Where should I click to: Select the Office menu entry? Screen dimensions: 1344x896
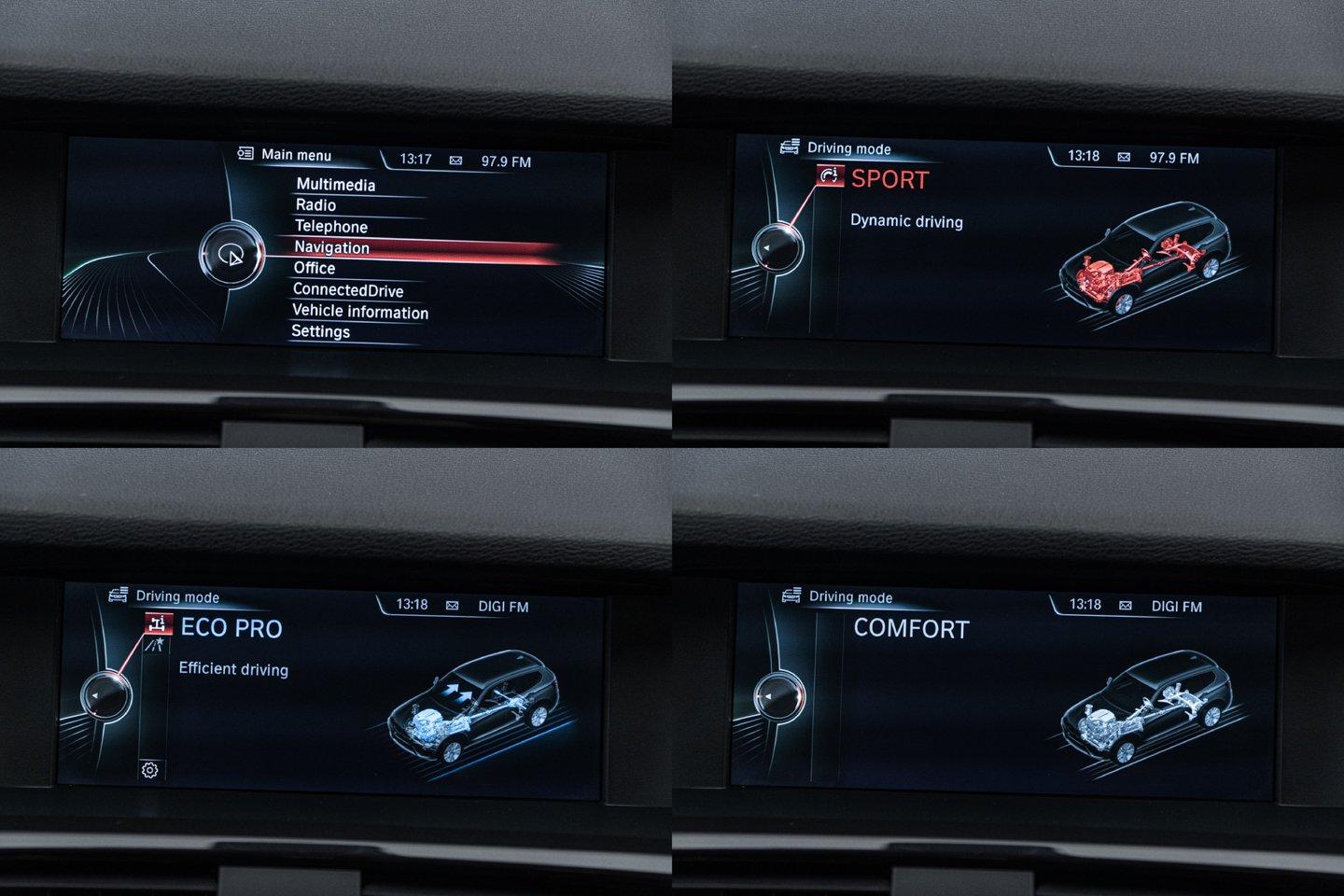pyautogui.click(x=315, y=269)
